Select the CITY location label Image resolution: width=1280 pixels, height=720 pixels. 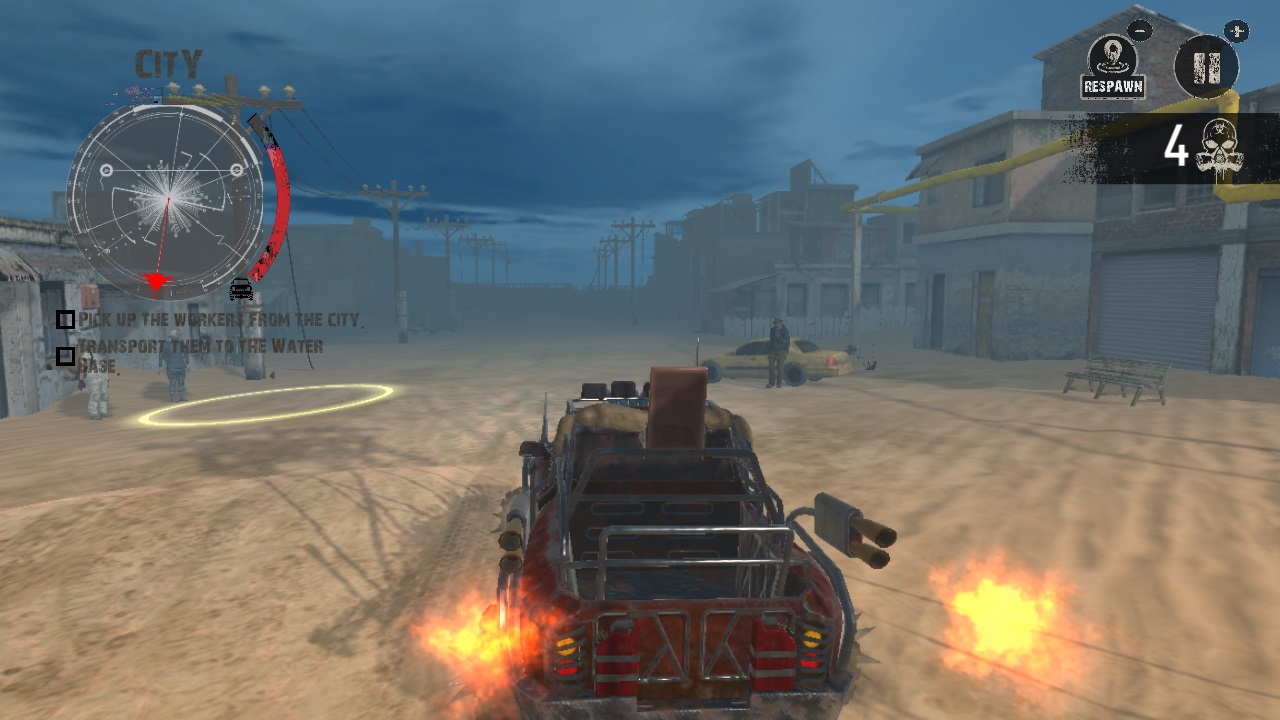point(170,62)
